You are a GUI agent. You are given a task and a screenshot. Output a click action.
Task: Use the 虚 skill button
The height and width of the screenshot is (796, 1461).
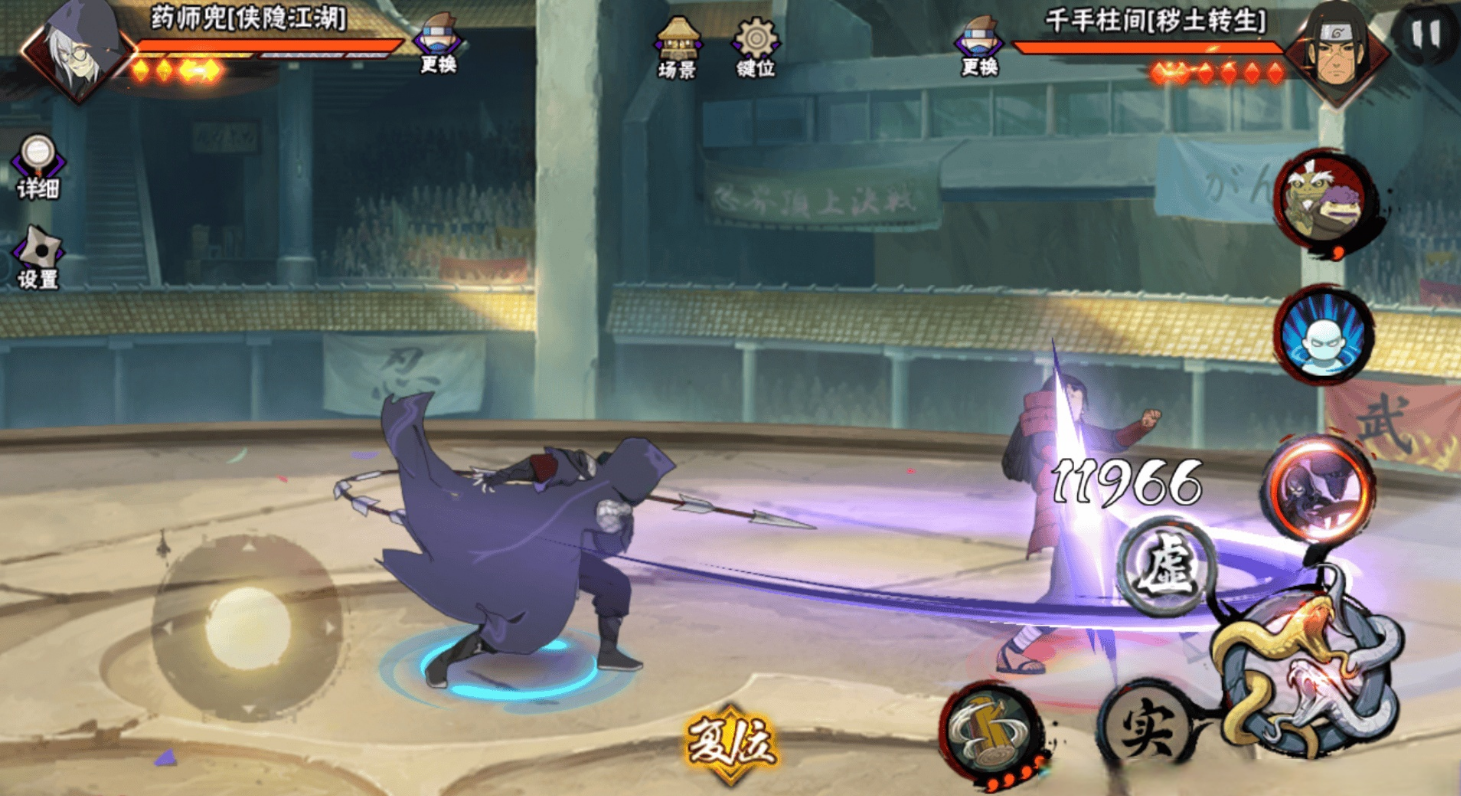click(x=1166, y=566)
